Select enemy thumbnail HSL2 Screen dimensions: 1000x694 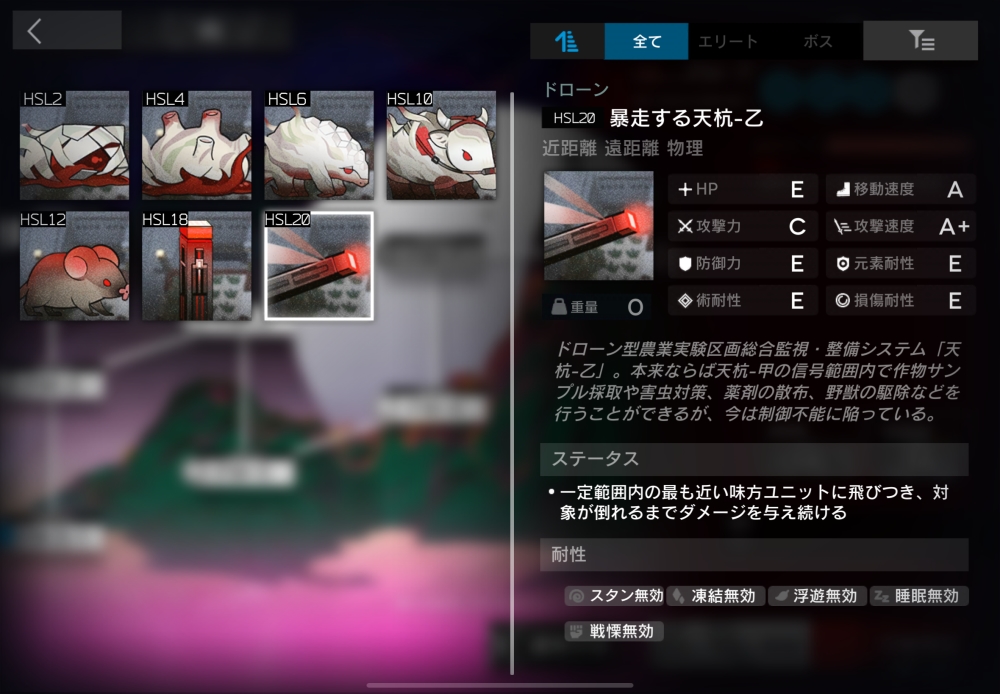click(x=75, y=145)
